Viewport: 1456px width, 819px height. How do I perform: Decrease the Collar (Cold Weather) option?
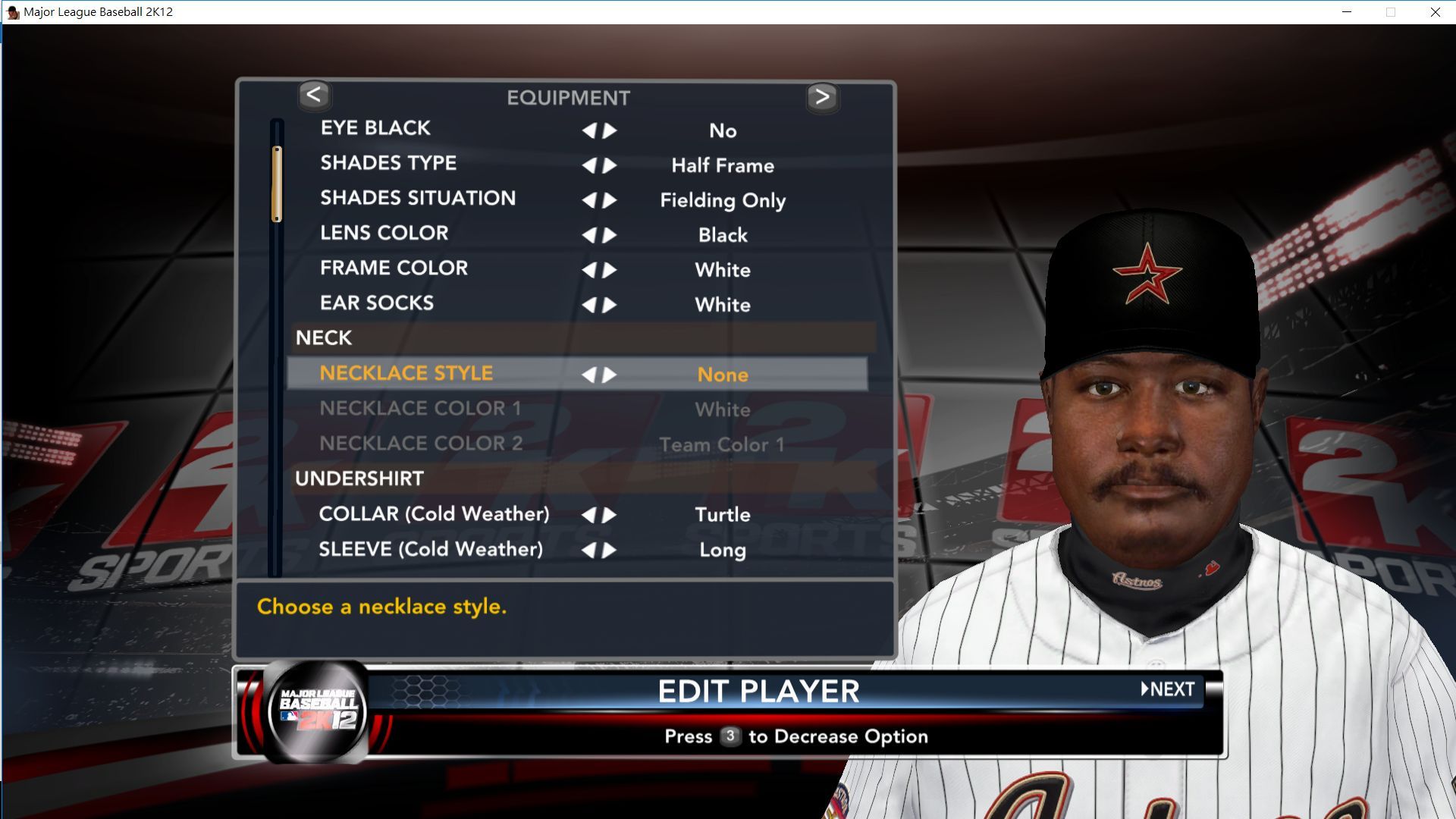click(588, 515)
